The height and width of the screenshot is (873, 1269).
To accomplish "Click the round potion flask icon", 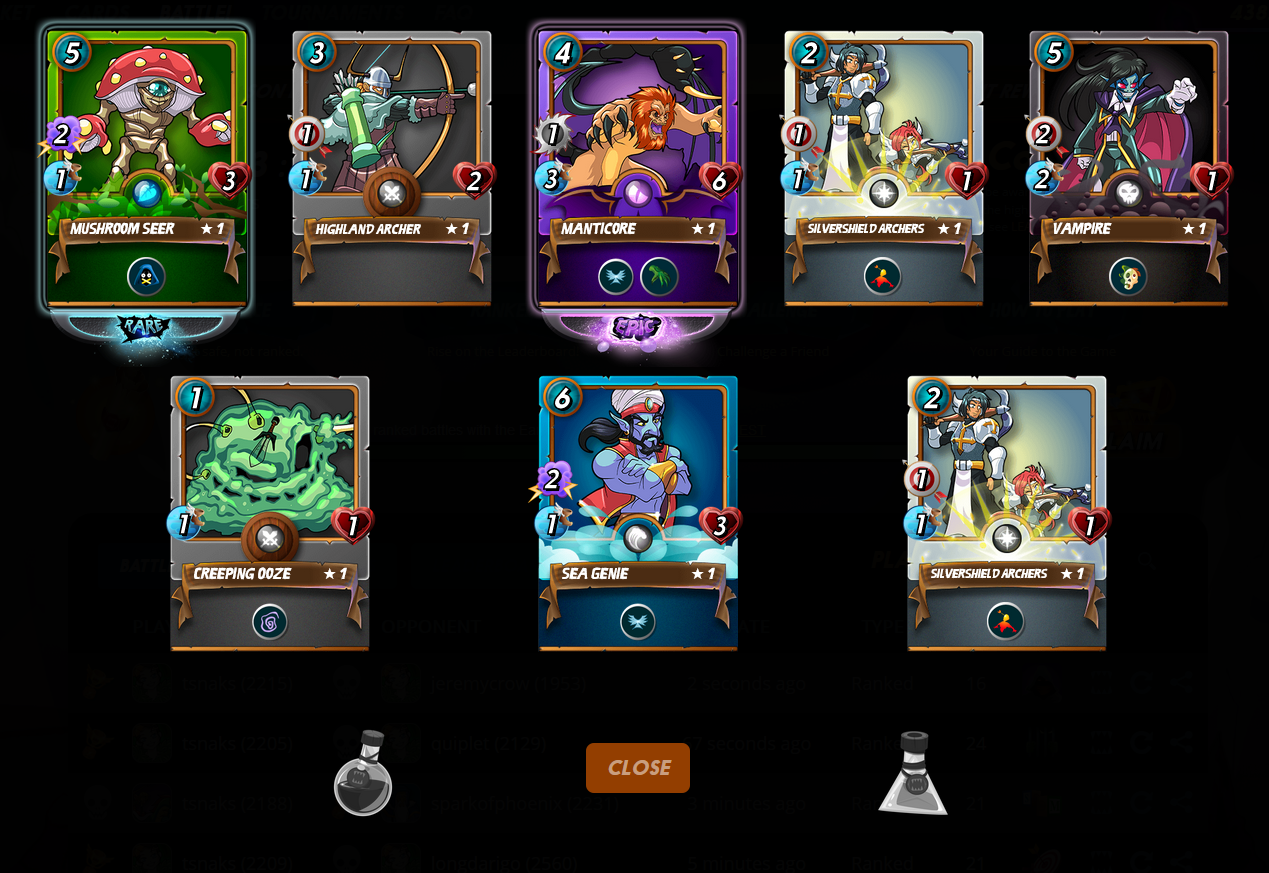I will point(362,773).
